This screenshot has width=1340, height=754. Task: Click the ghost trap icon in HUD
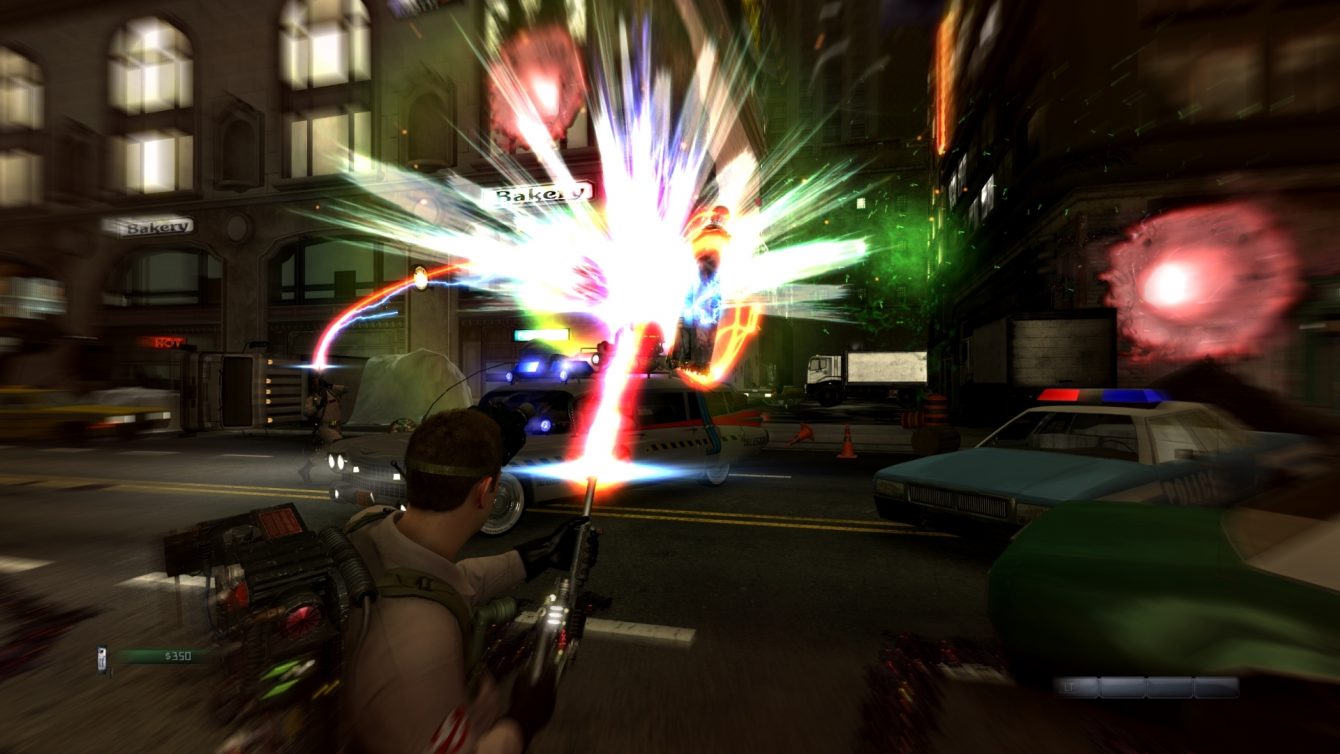tap(102, 658)
